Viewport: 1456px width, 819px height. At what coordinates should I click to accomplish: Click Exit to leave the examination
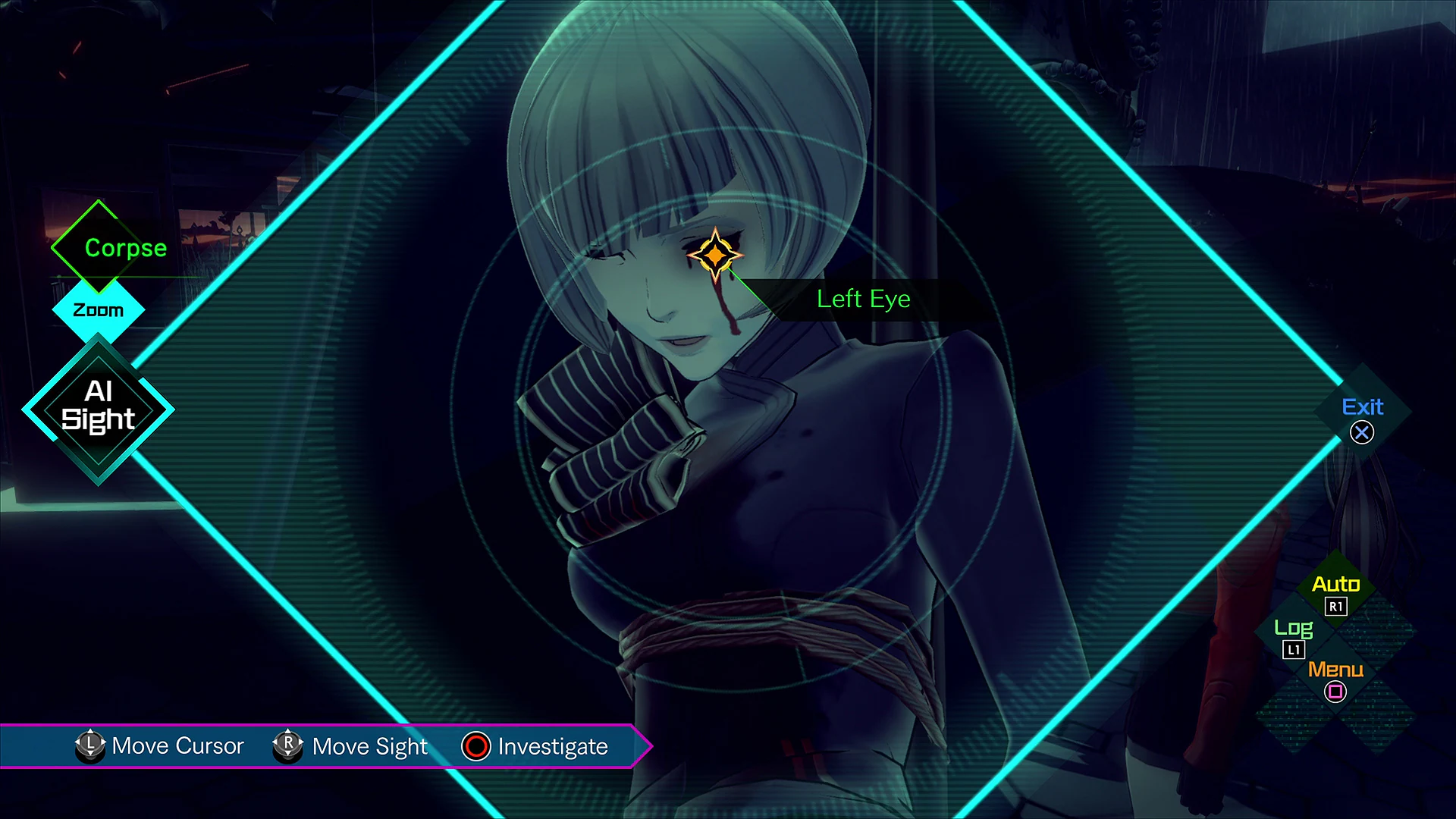click(1363, 407)
